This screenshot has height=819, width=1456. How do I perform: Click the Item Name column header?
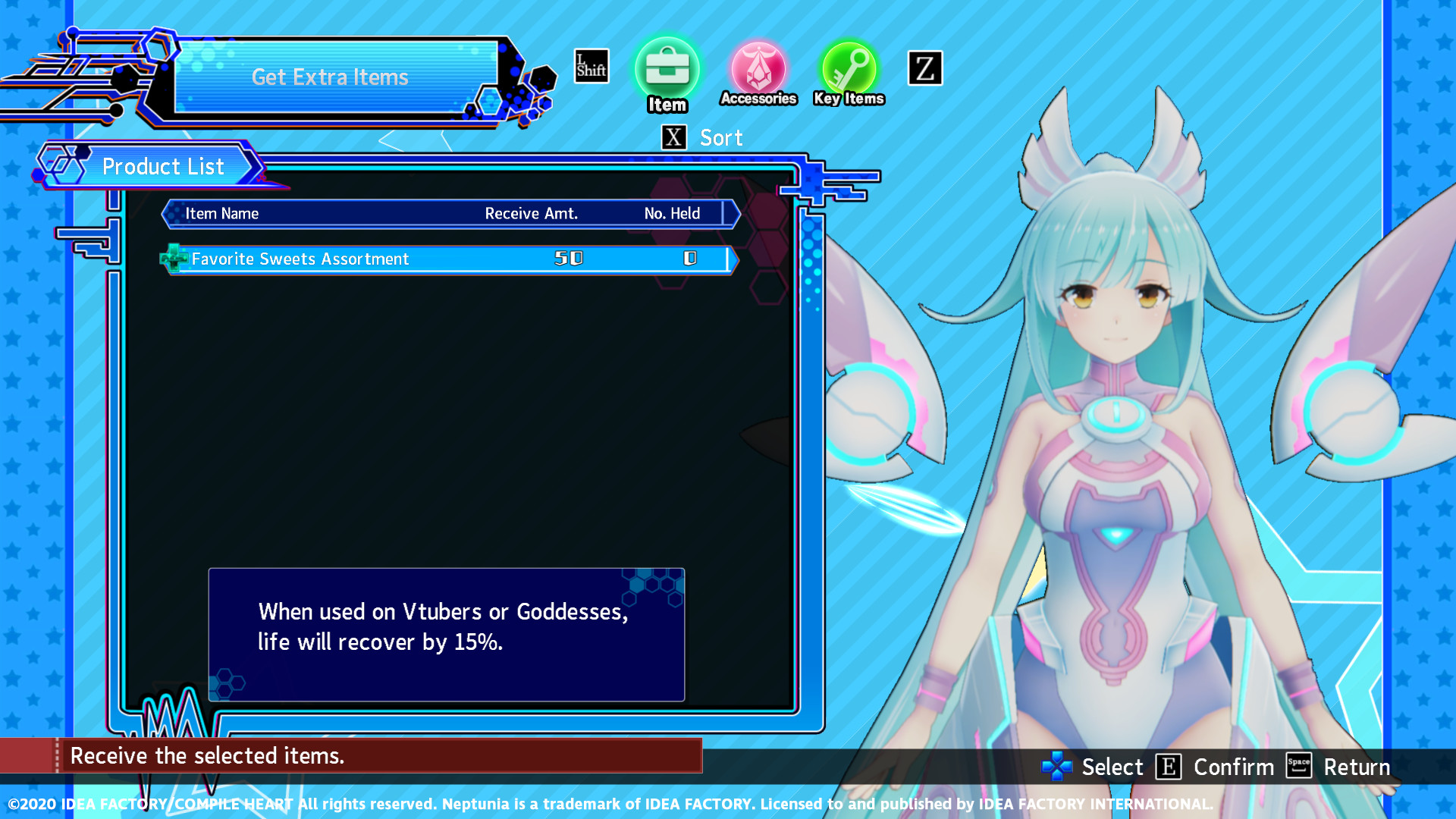coord(222,213)
